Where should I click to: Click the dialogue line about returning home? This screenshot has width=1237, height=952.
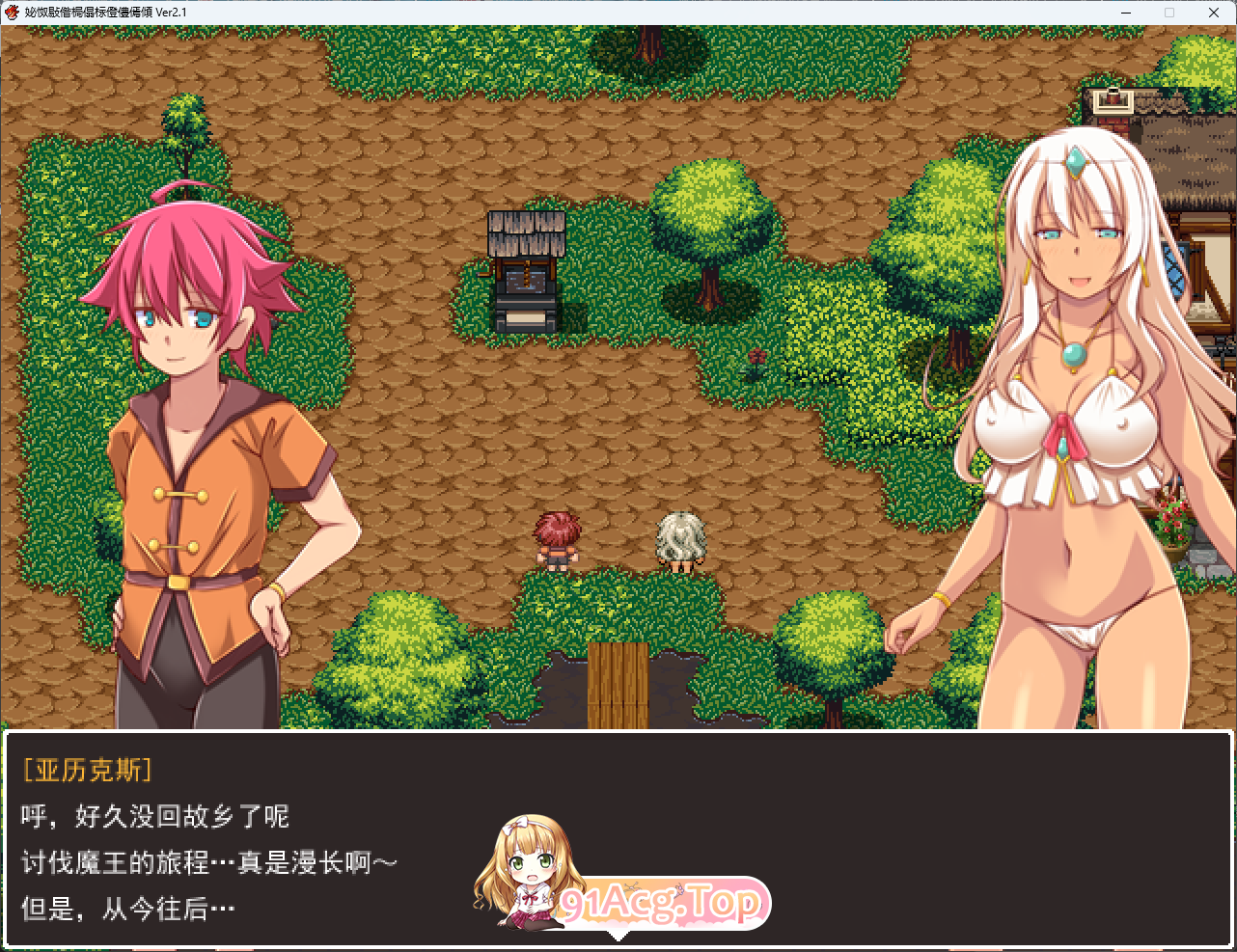click(154, 816)
